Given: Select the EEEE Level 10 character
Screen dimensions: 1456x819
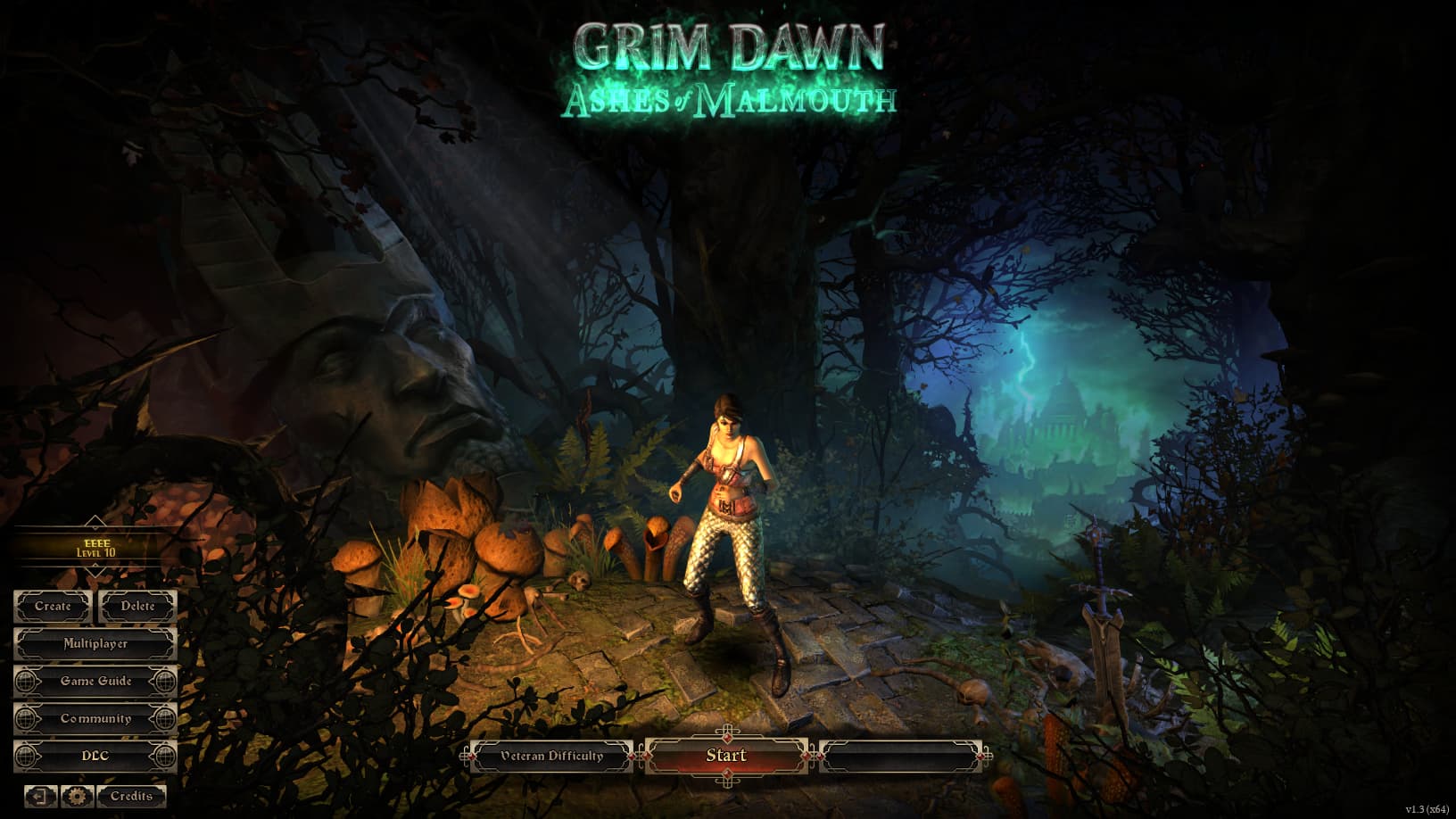Looking at the screenshot, I should click(x=95, y=547).
